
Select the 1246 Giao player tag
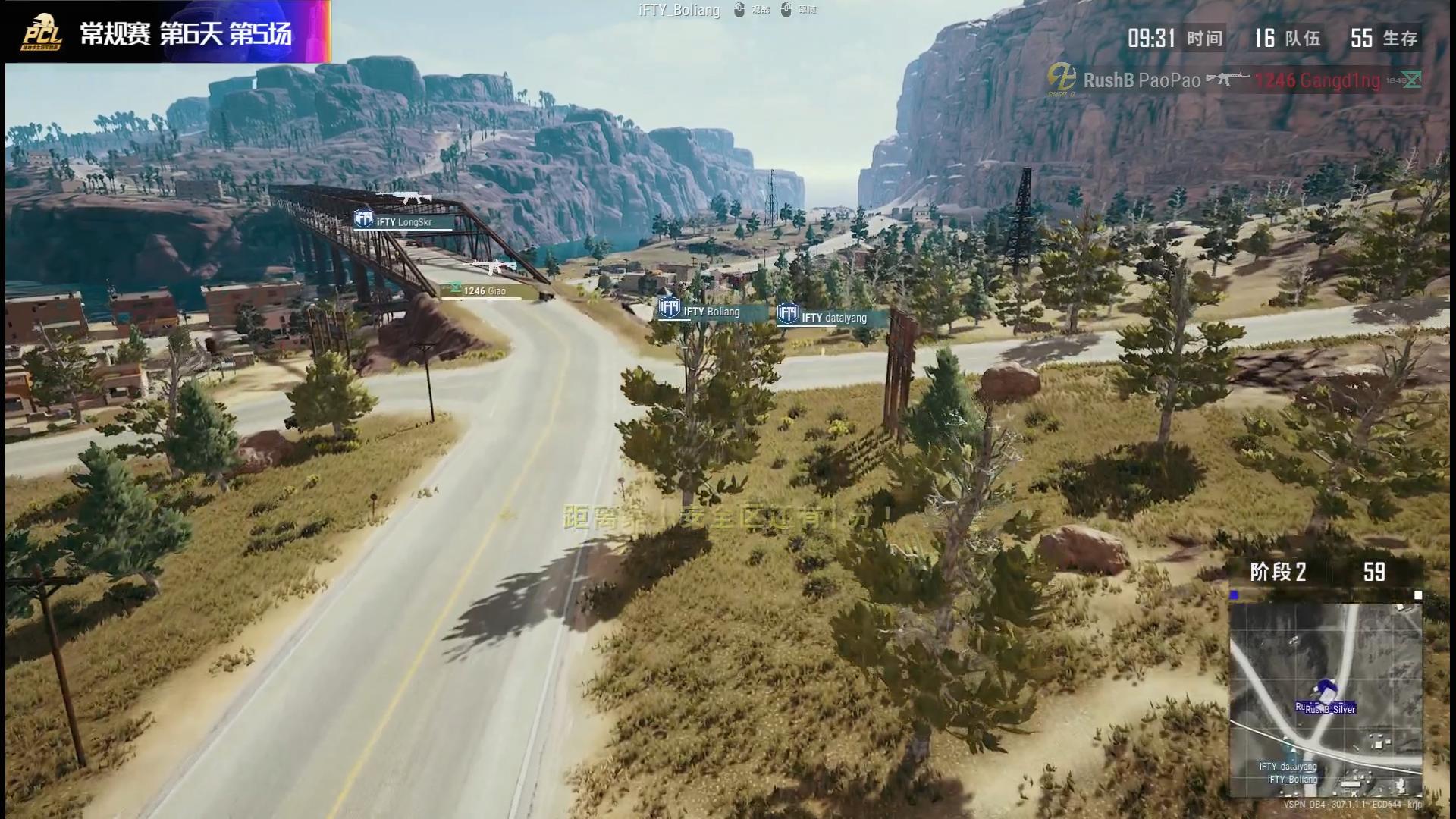pyautogui.click(x=482, y=291)
